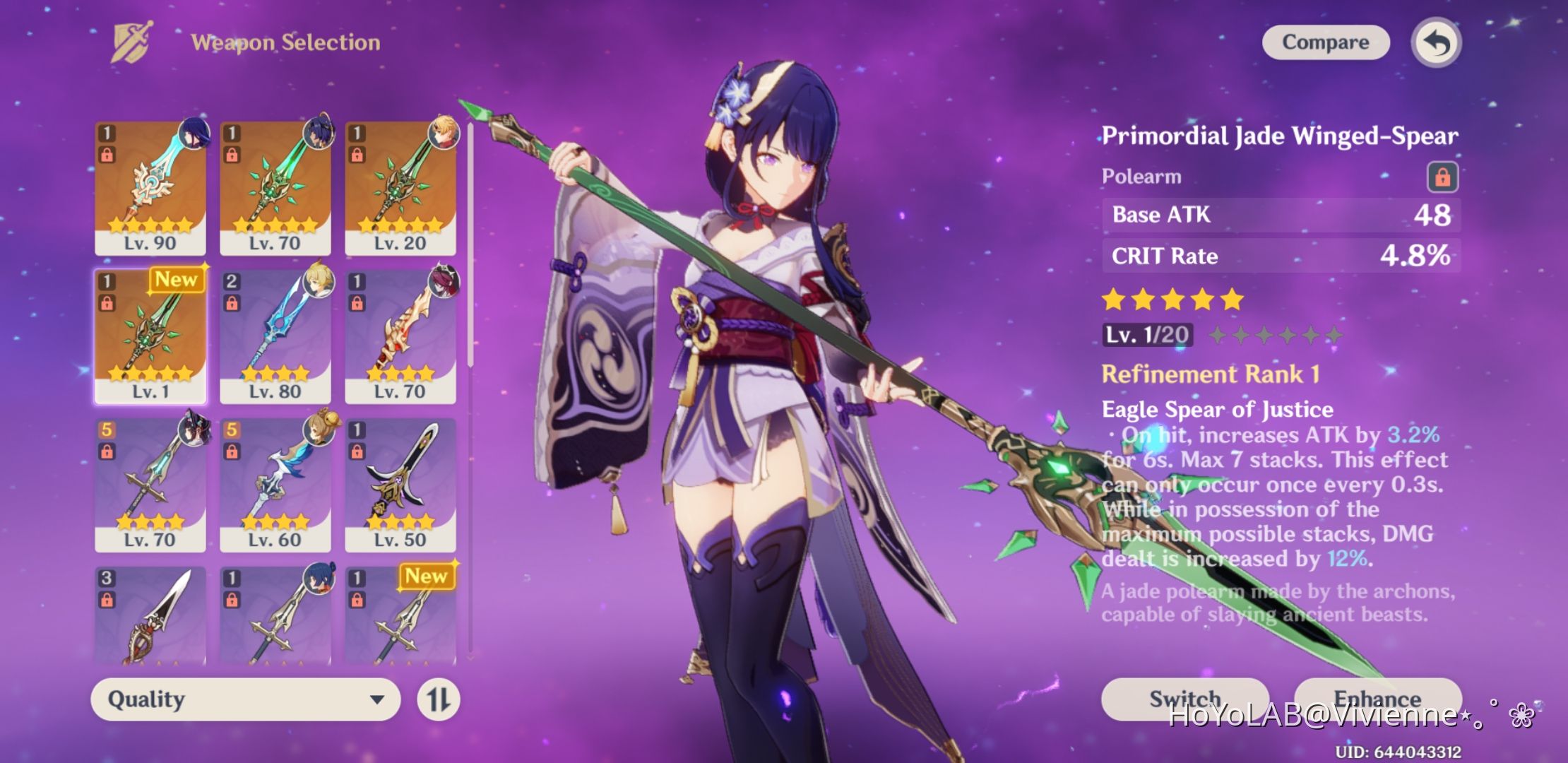Click the dropdown arrow in the Quality selector
Screen dimensions: 1568x763
tap(379, 699)
